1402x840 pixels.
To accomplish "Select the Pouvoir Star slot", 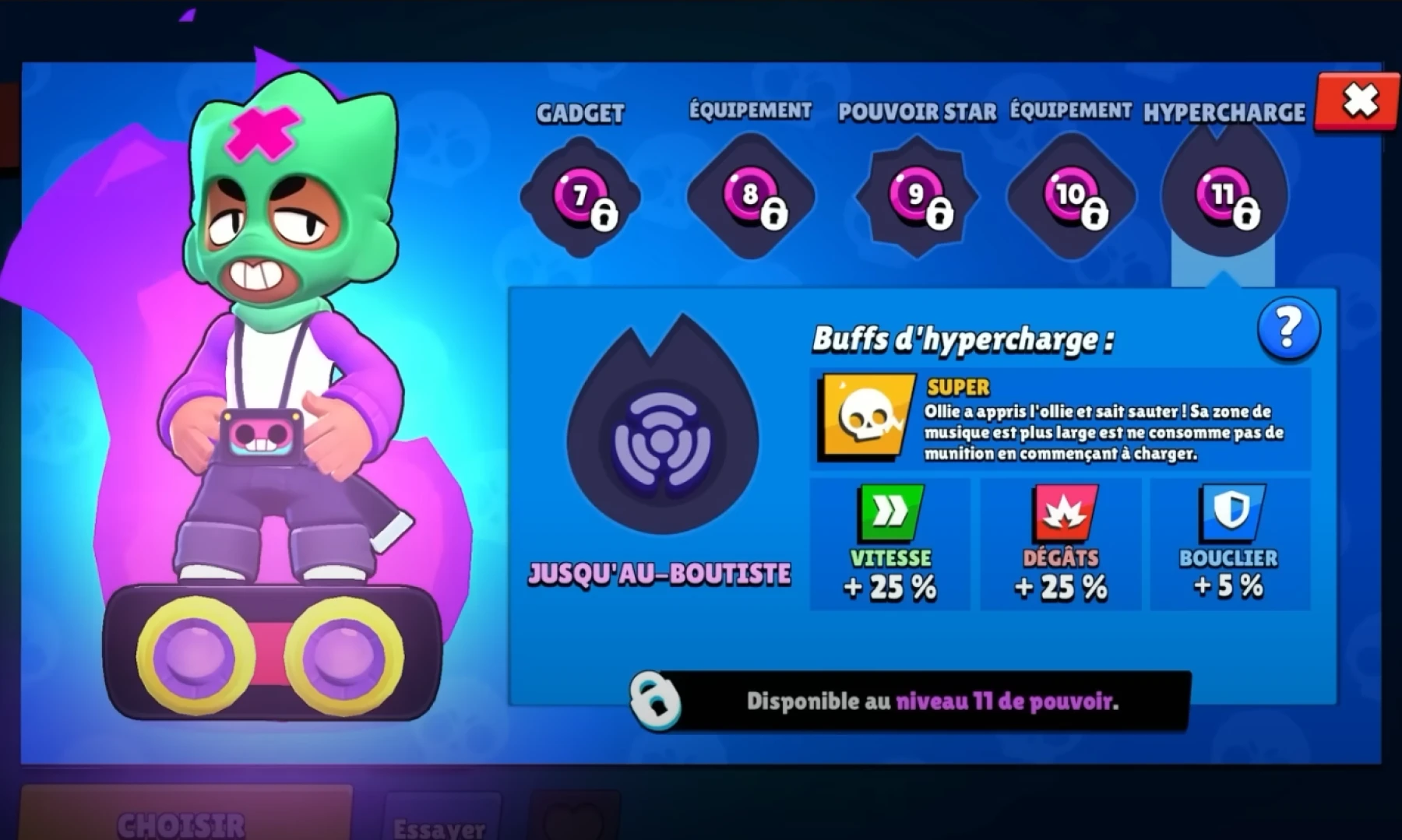I will pos(916,195).
